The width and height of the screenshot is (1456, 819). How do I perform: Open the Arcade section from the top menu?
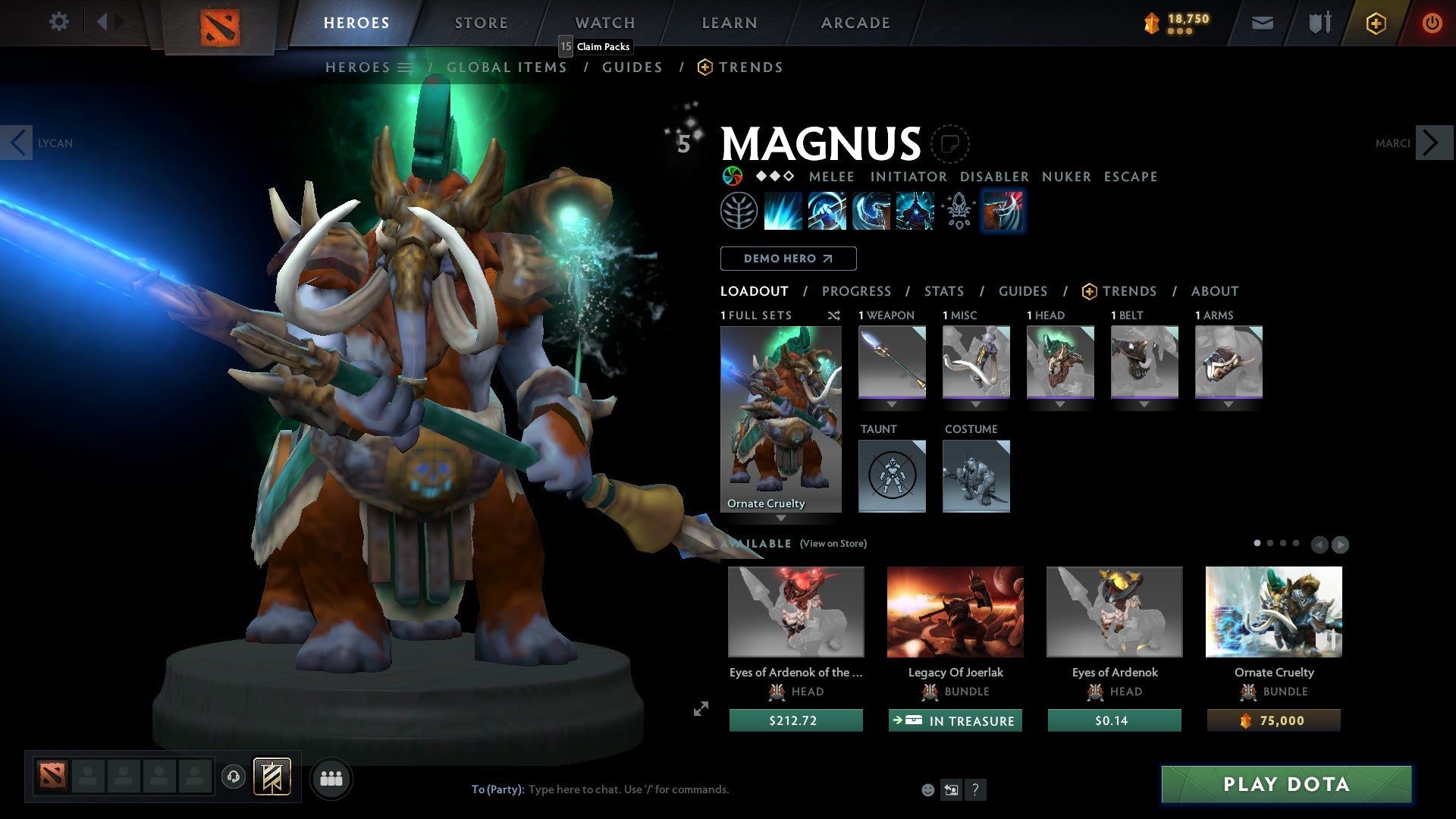[855, 23]
